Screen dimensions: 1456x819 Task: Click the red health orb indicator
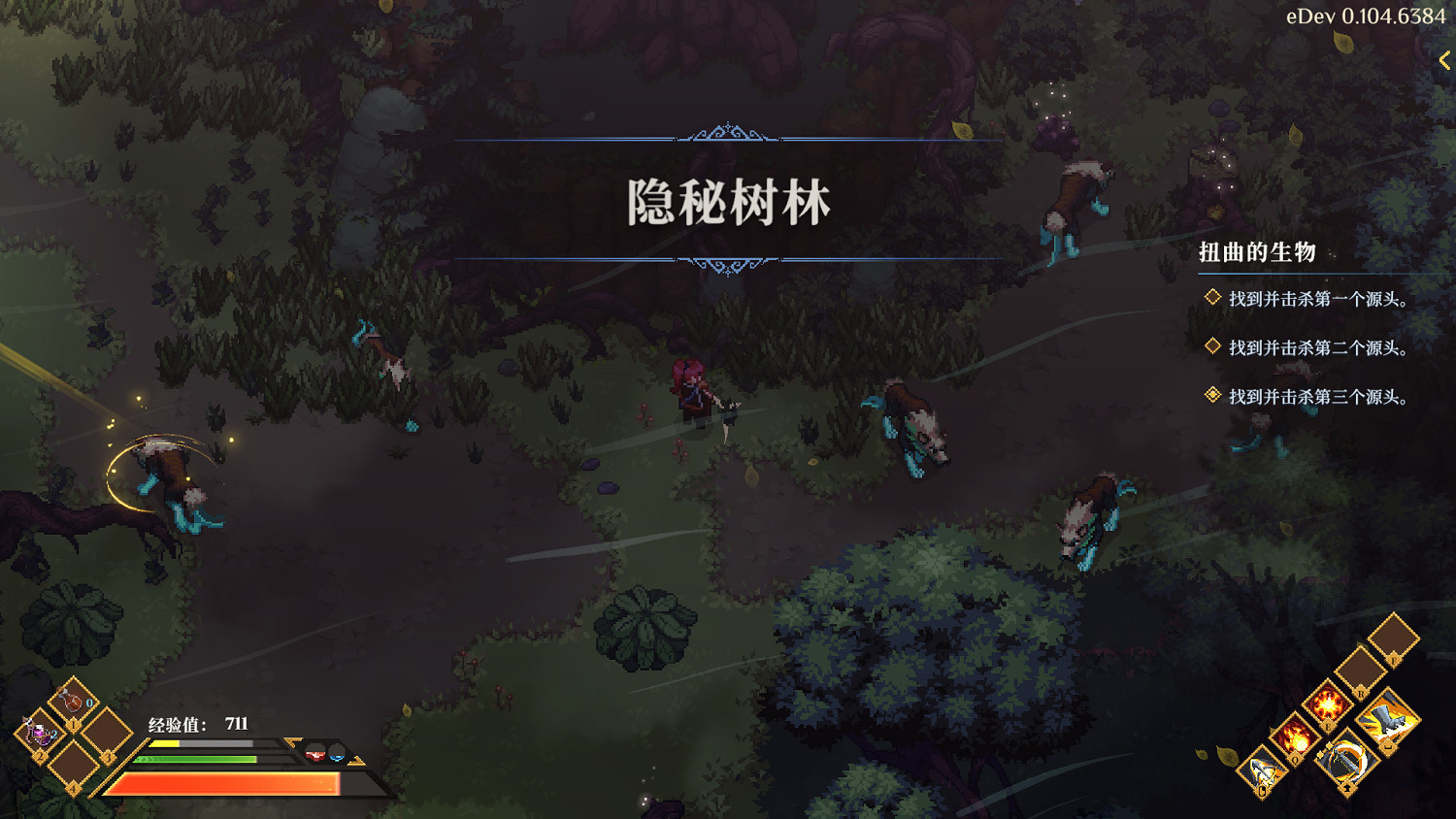[314, 752]
